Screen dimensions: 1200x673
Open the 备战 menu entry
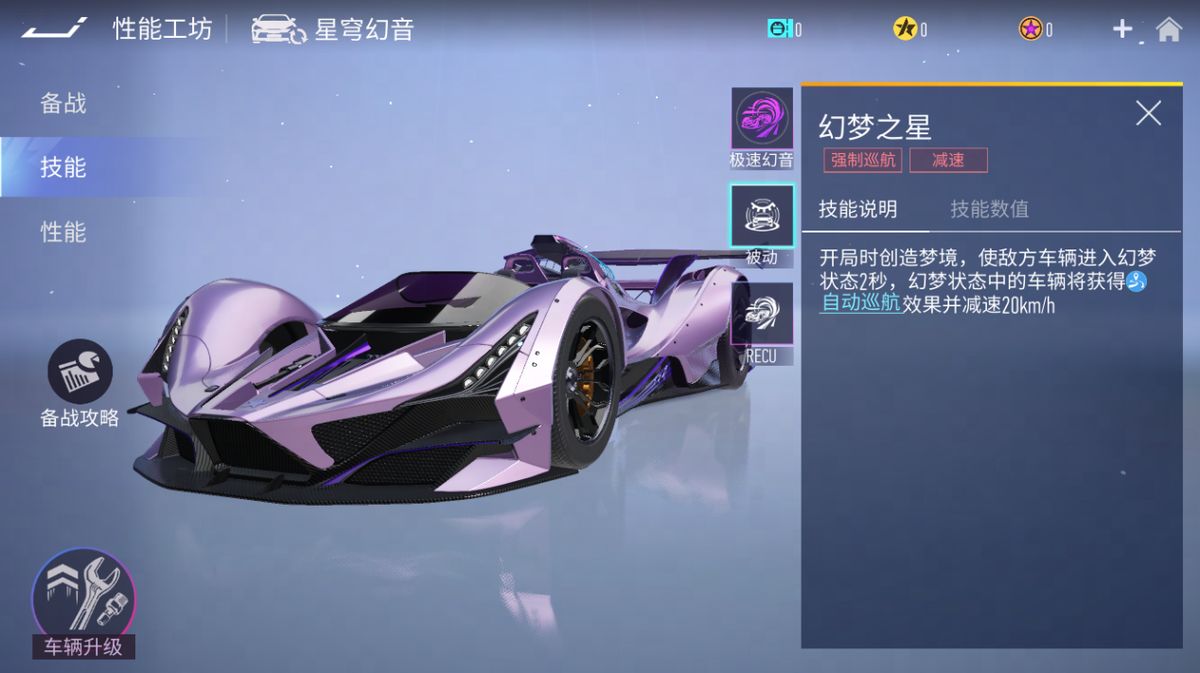[63, 103]
